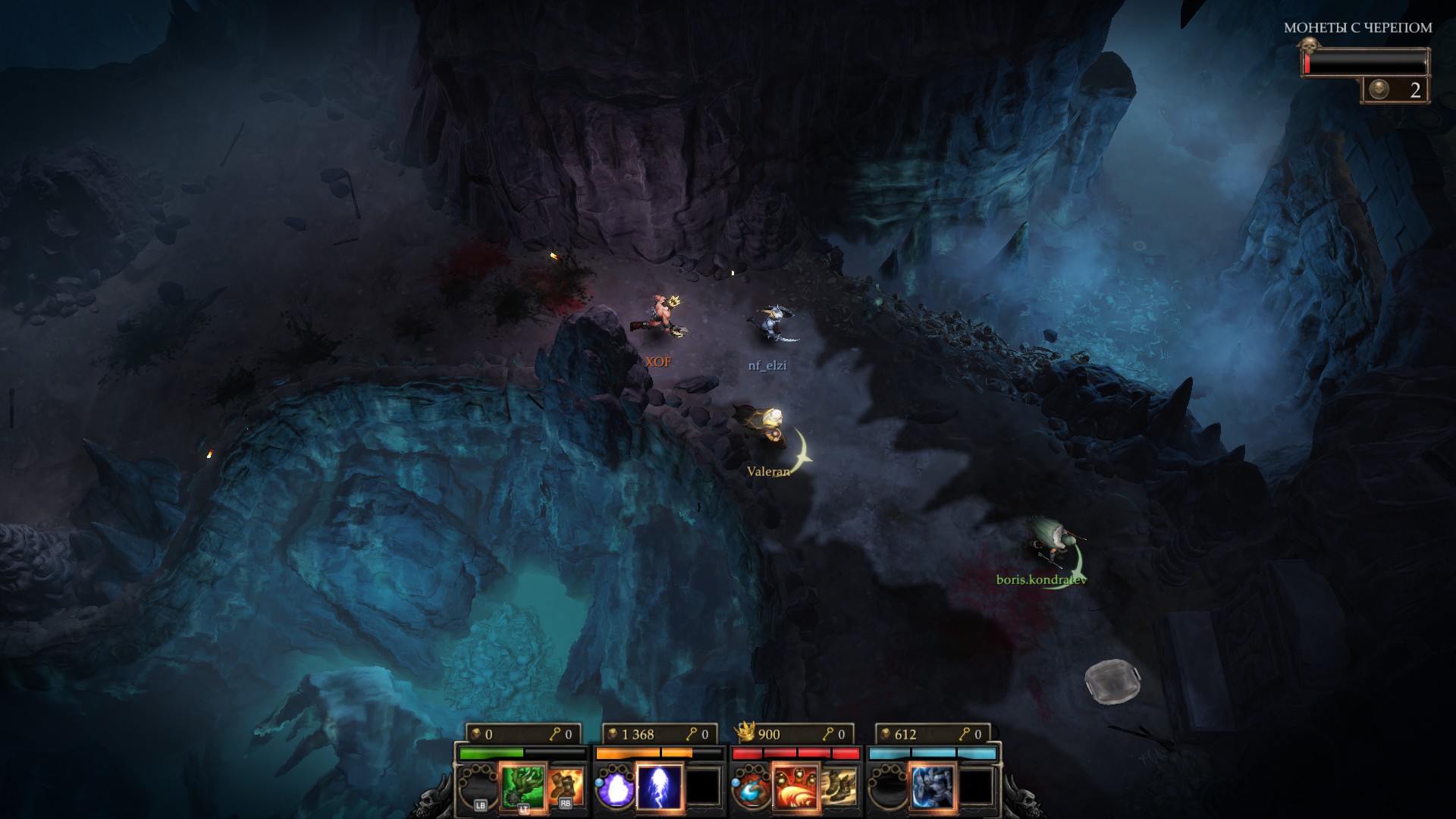Viewport: 1456px width, 819px height.
Task: Activate the blue lightning bolt ability
Action: tap(659, 786)
